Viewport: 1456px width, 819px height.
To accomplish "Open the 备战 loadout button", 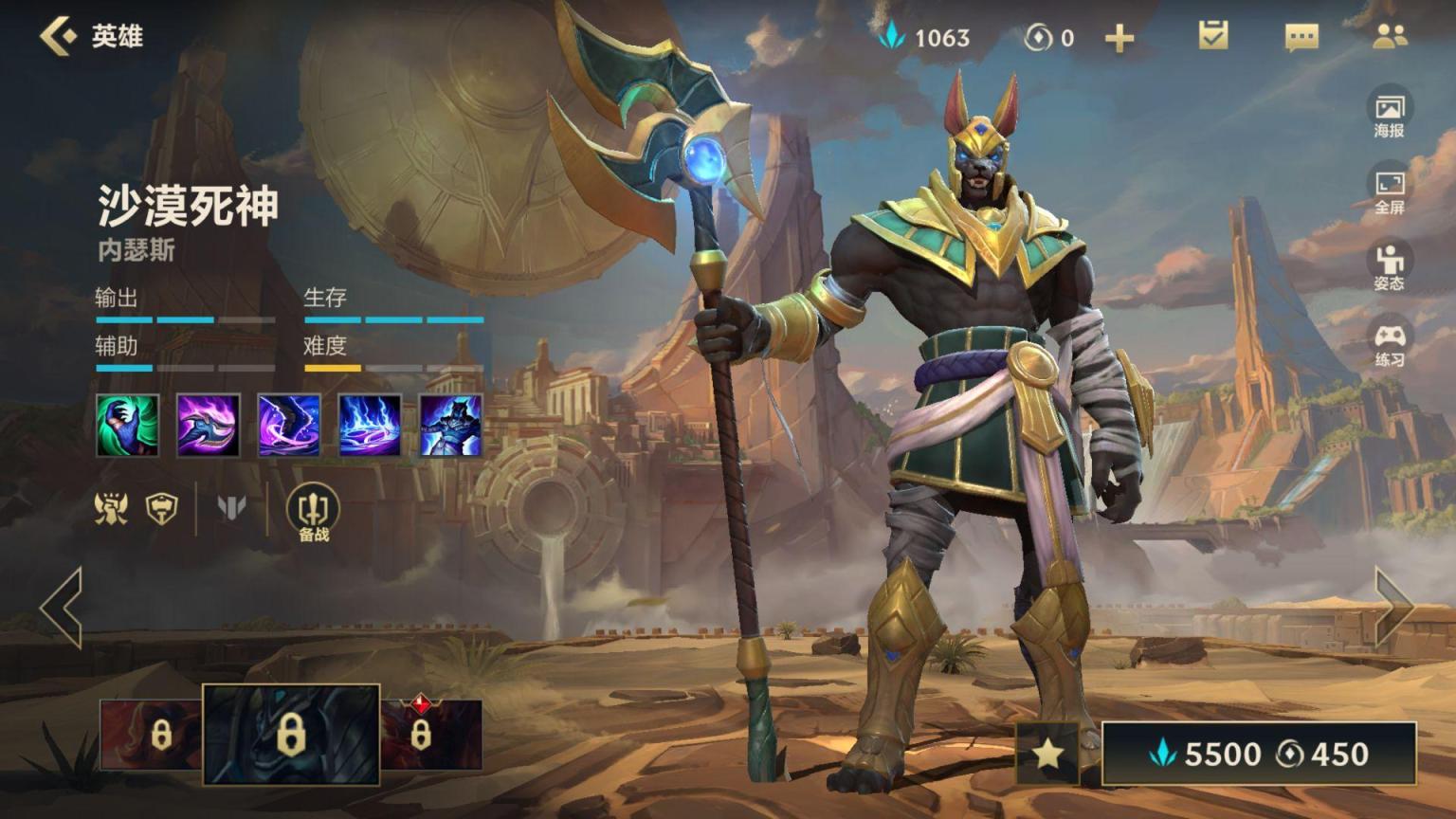I will [313, 513].
